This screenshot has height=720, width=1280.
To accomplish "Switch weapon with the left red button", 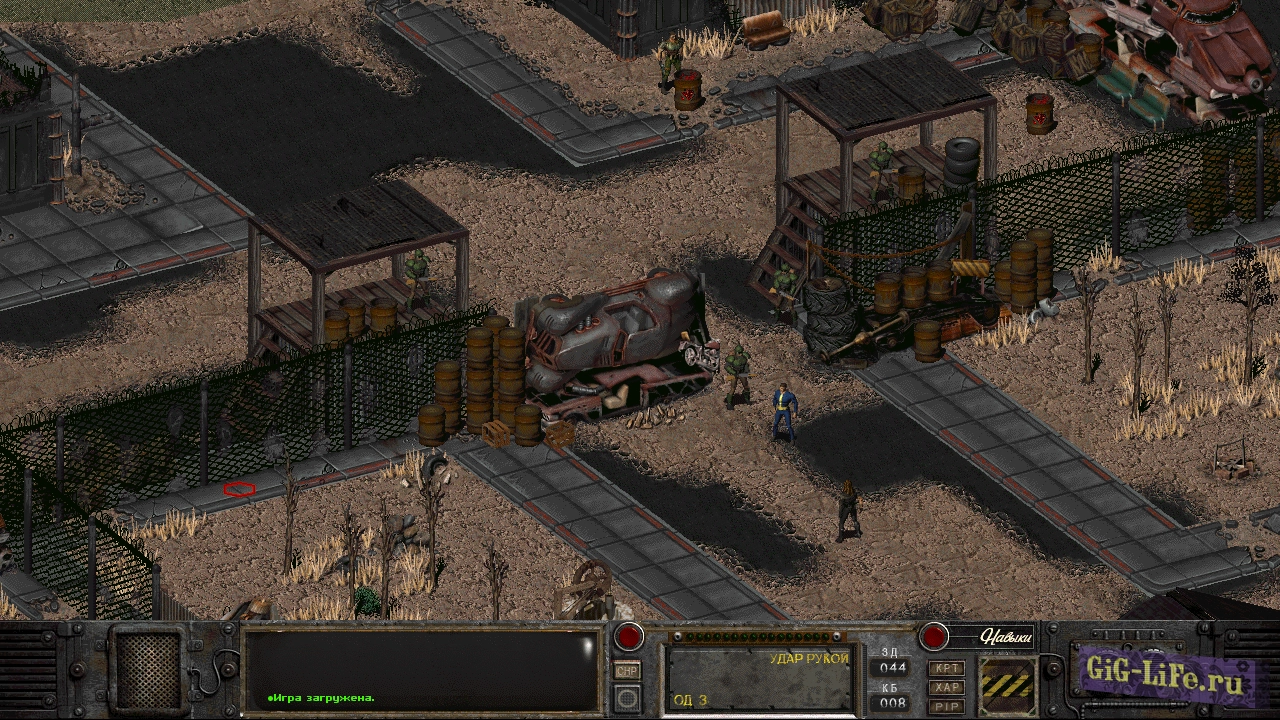I will click(628, 637).
